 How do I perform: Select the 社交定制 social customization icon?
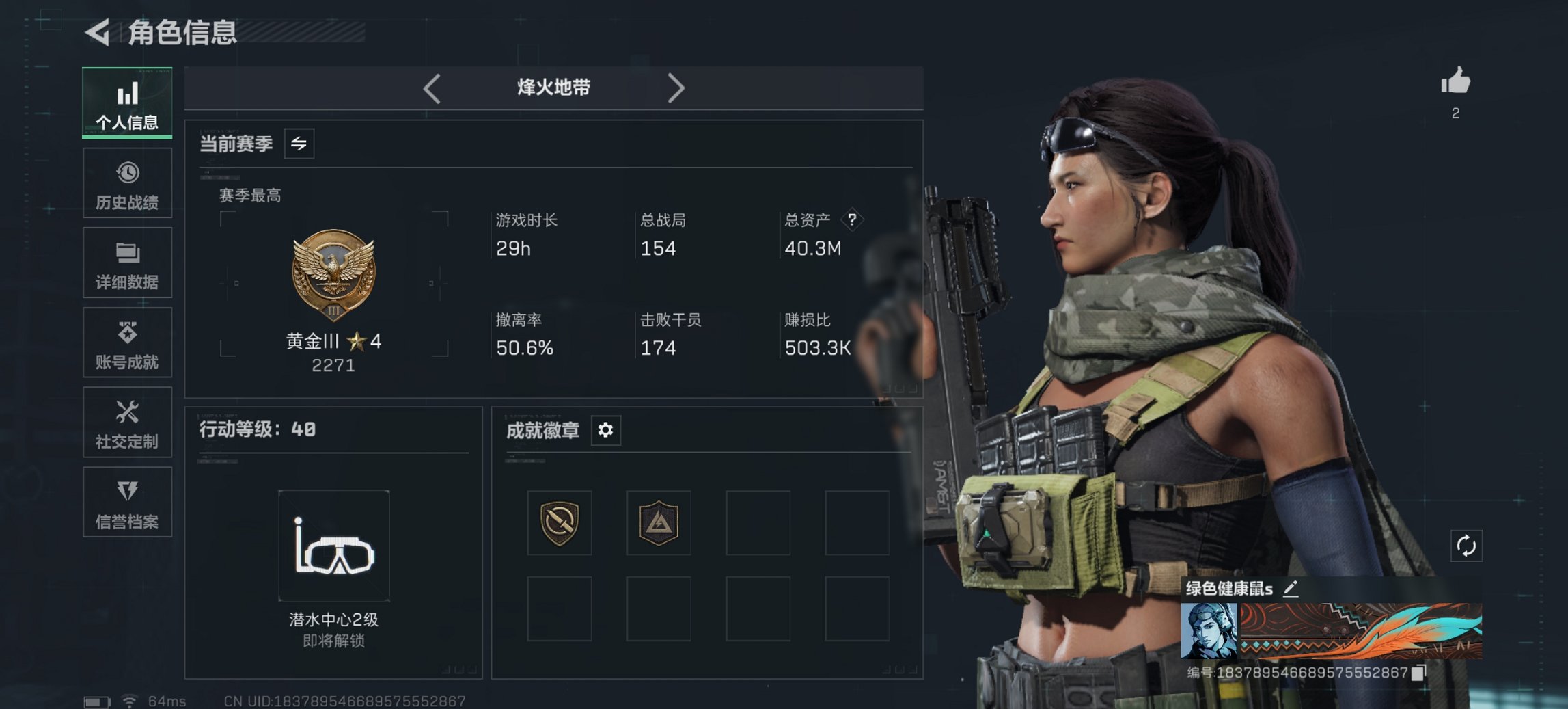(127, 423)
